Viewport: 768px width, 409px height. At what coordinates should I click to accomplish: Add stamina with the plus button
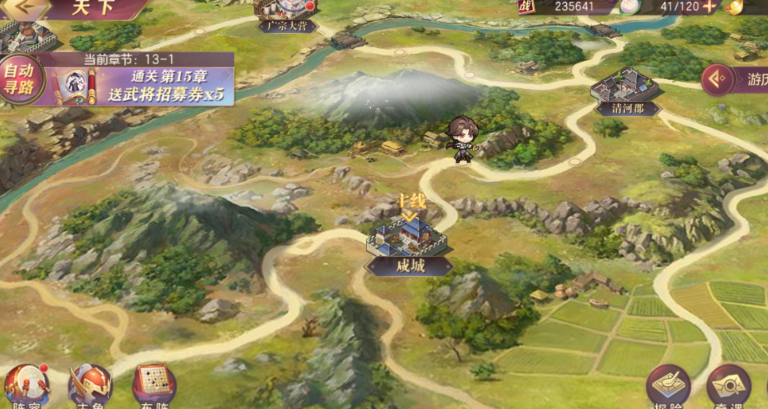point(709,6)
